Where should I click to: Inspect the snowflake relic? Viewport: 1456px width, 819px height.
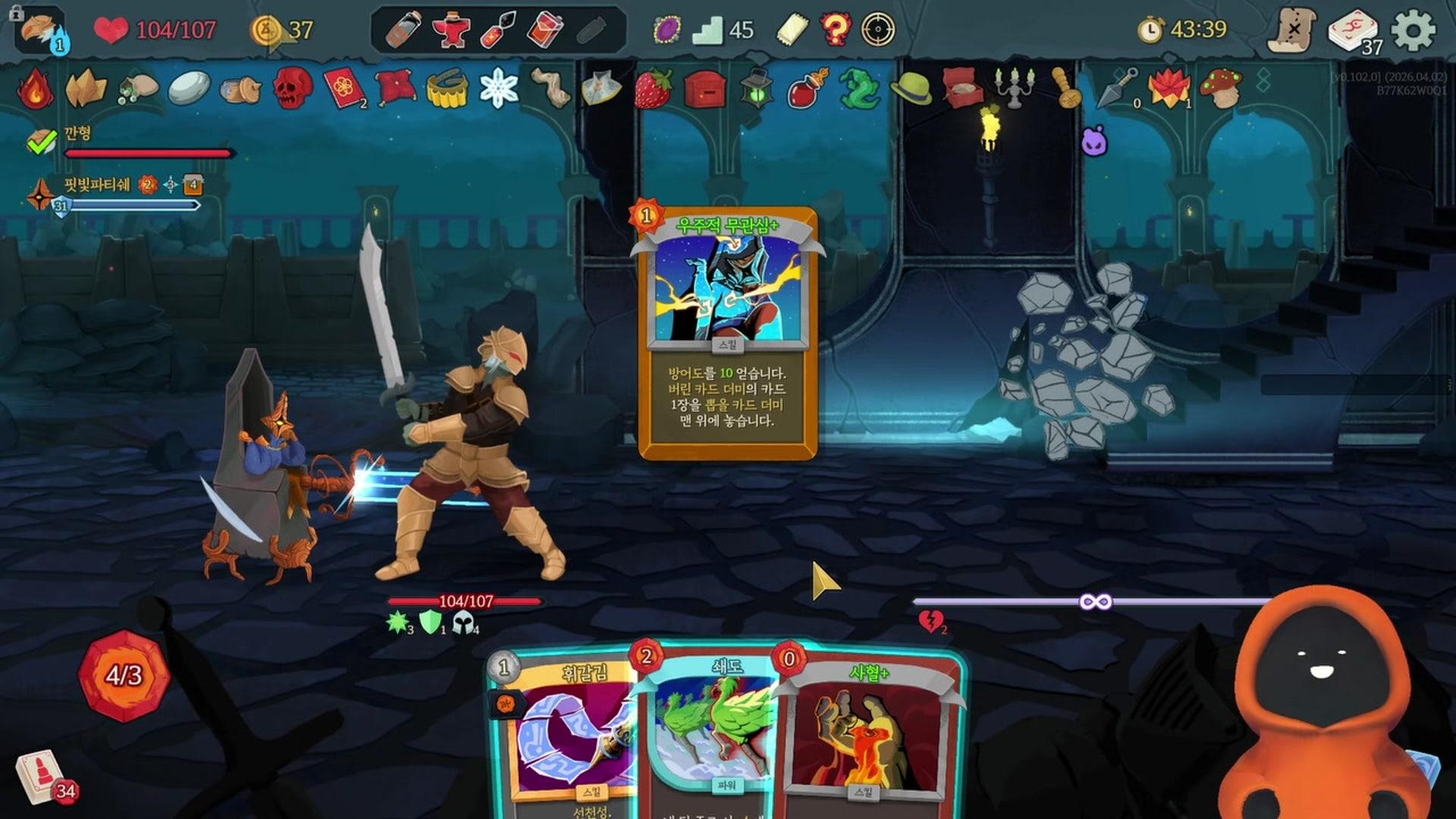[x=498, y=88]
